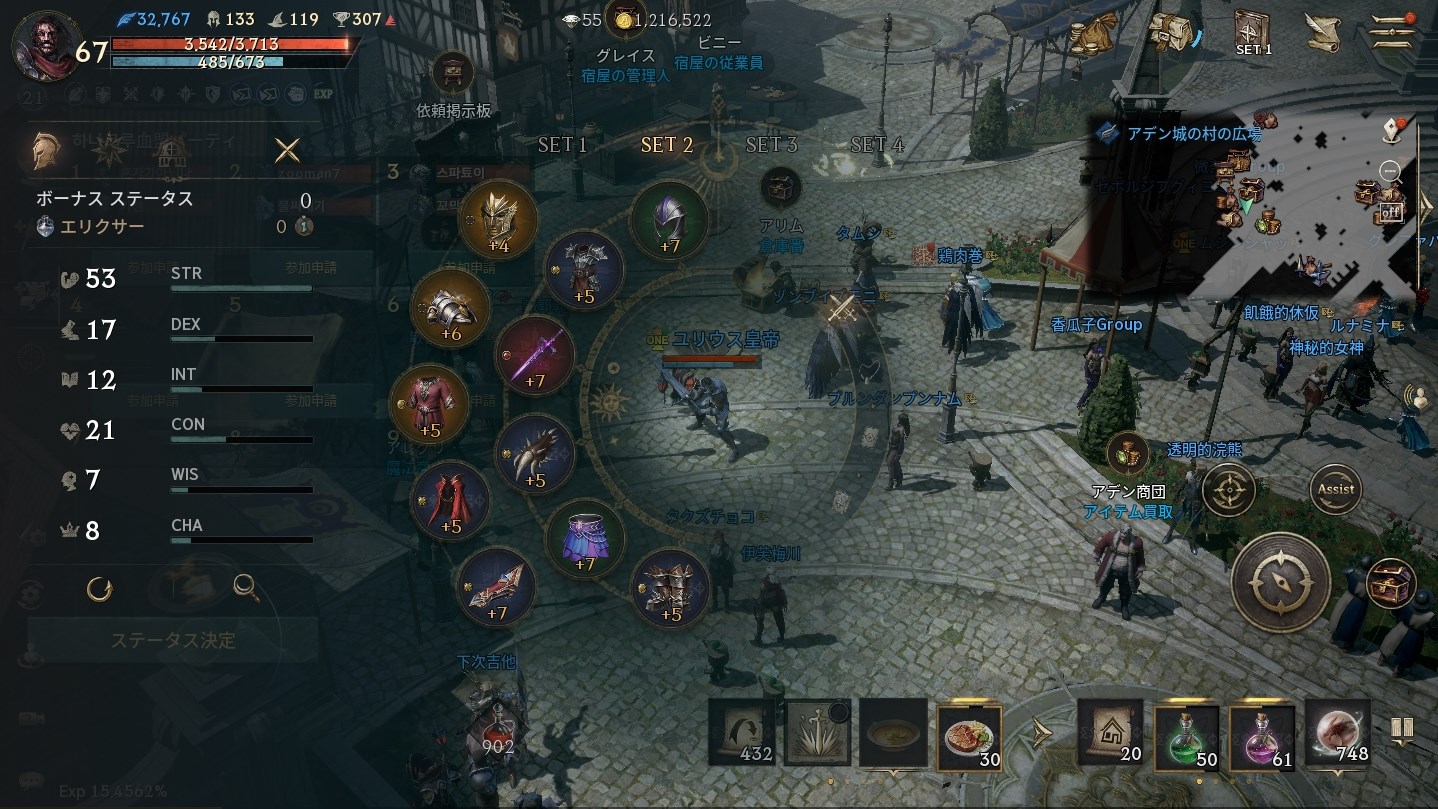1438x809 pixels.
Task: Select the purple sword +7 slot
Action: click(535, 355)
